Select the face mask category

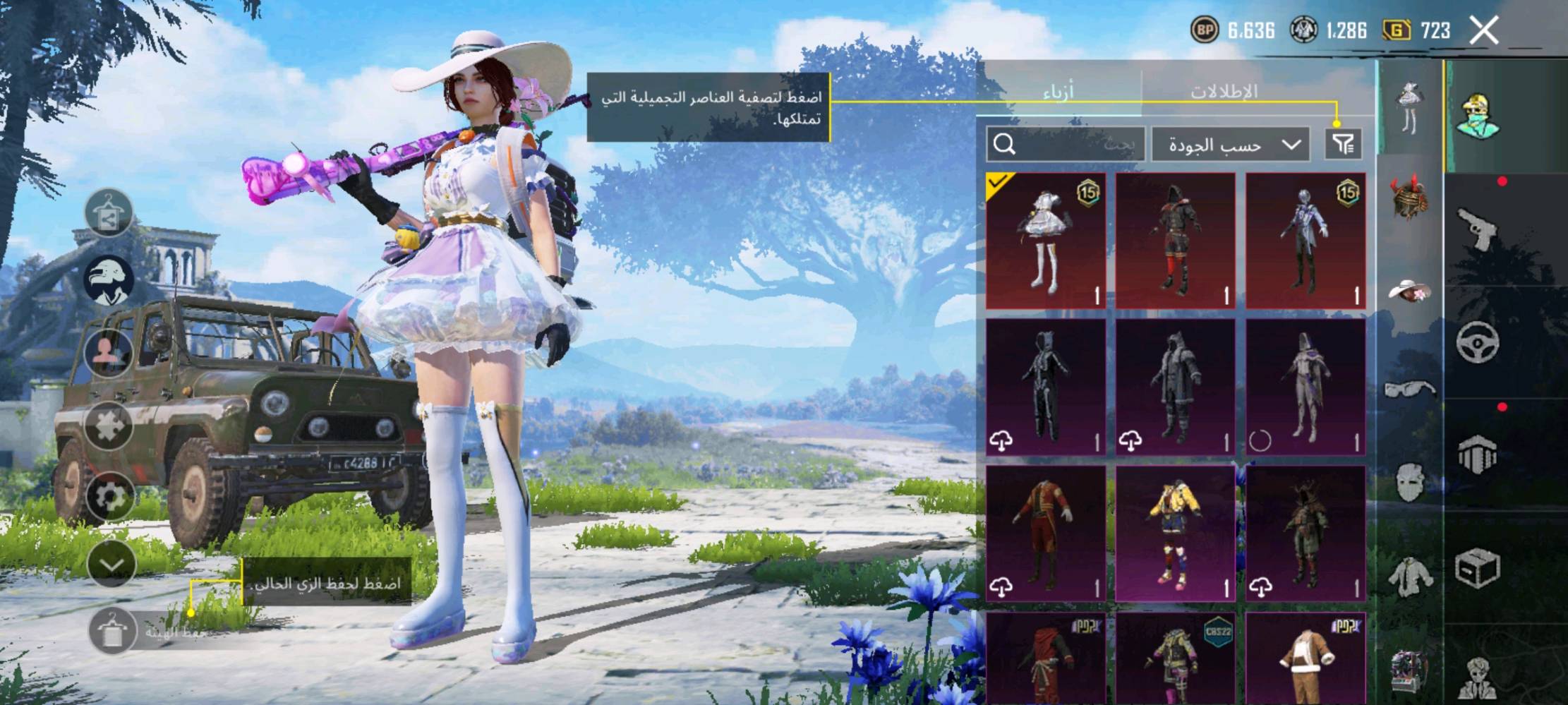1409,483
